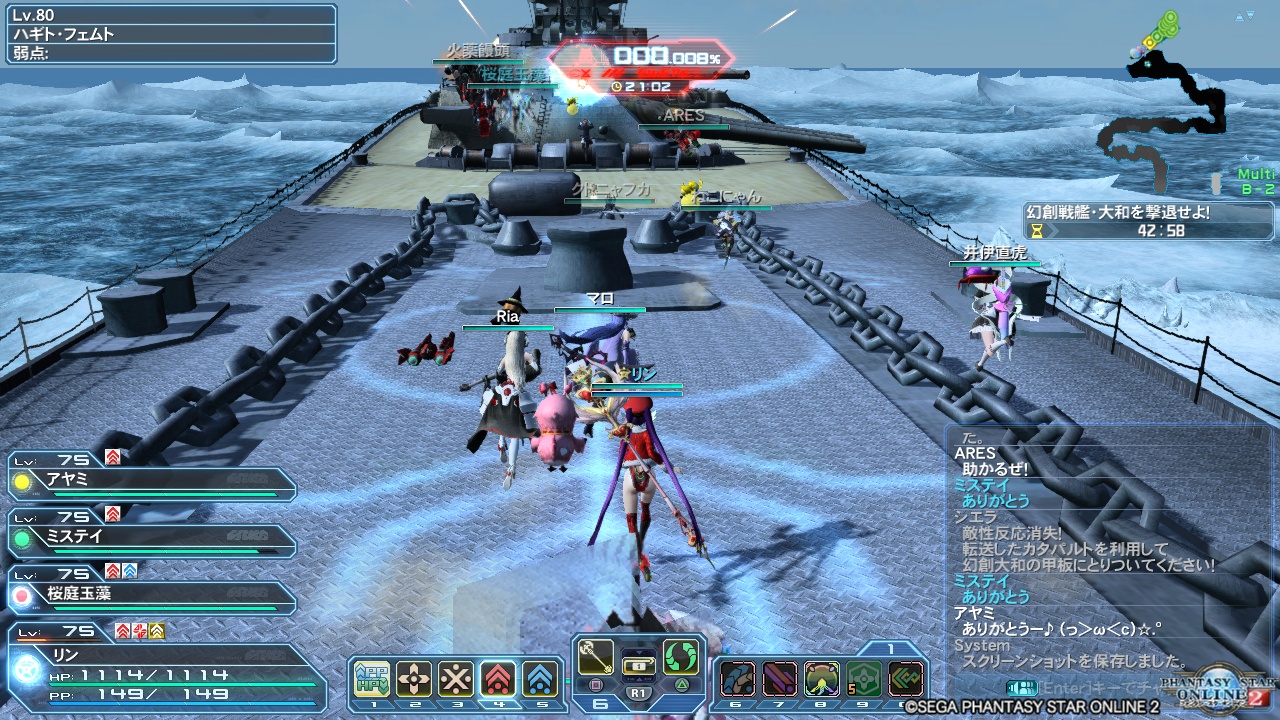Activate the four-arrow cross skill in slot 2

click(x=414, y=678)
